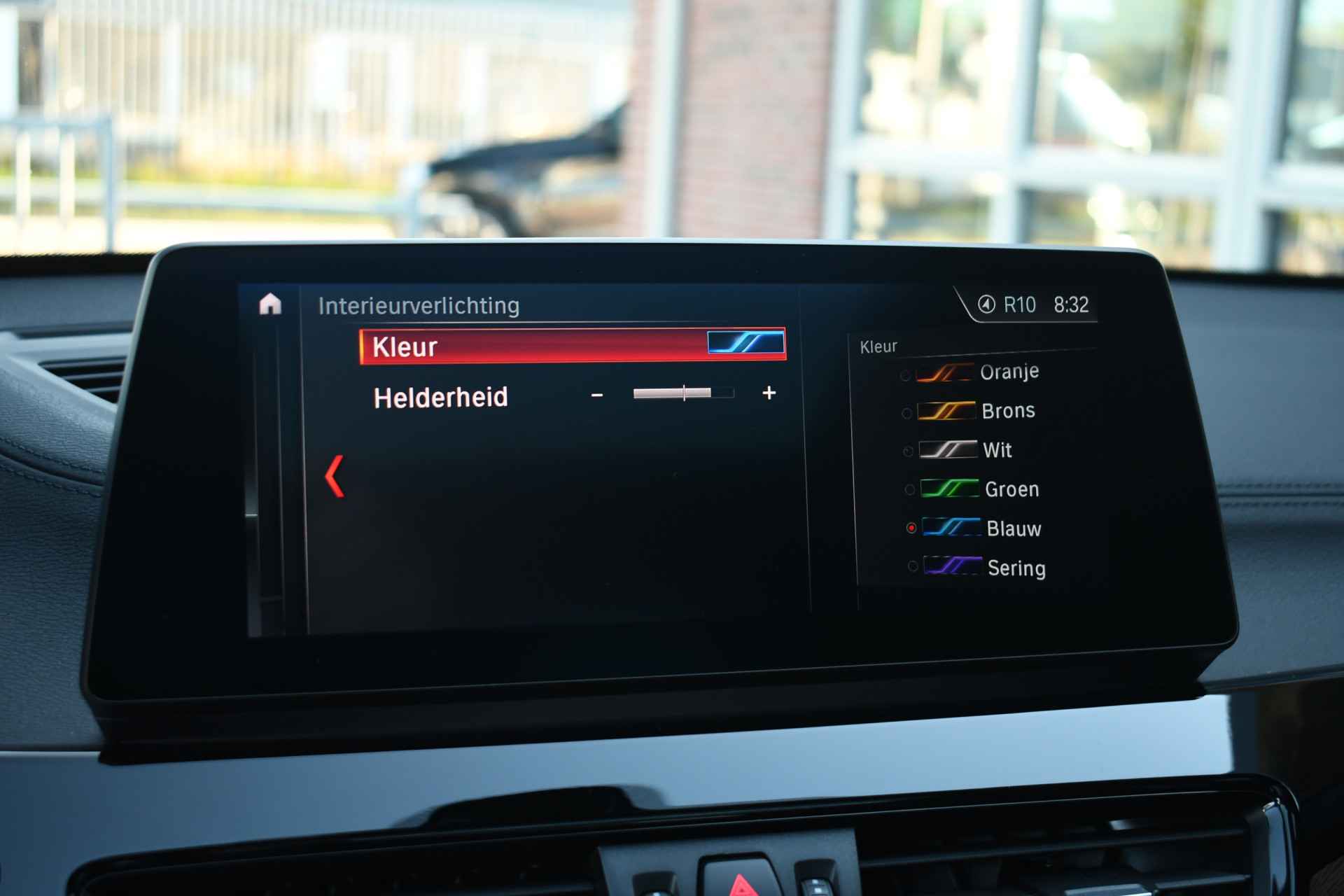Viewport: 1344px width, 896px height.
Task: Click the Helderheid brightness slider
Action: click(x=683, y=393)
